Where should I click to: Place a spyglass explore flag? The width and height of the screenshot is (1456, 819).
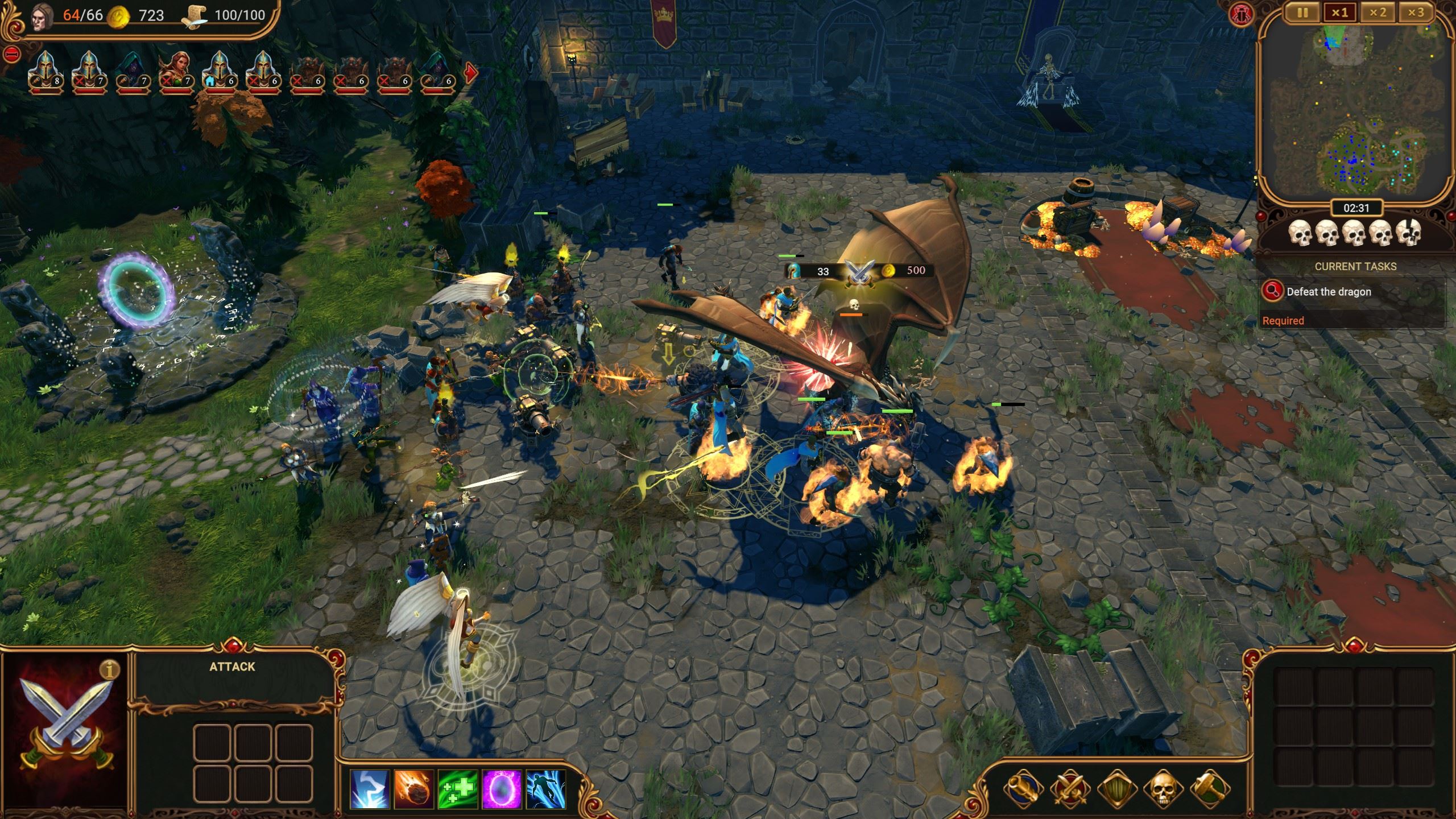tap(1023, 789)
